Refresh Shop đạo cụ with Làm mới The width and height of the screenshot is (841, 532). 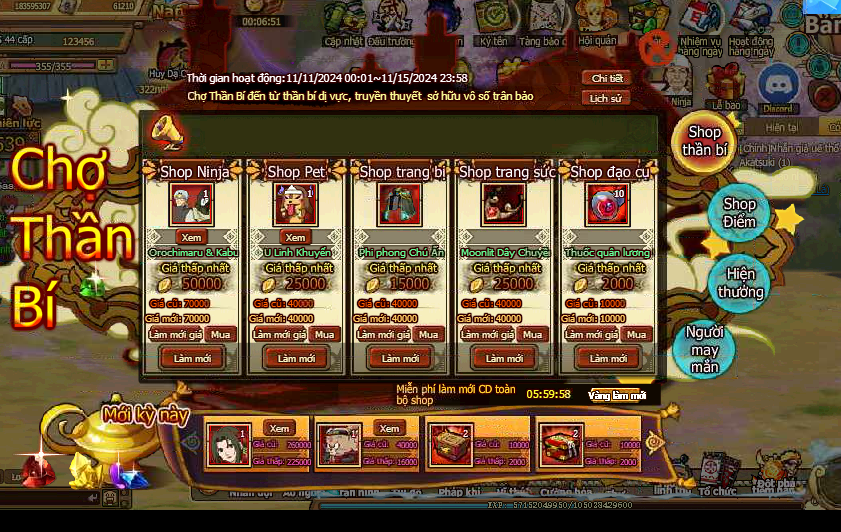tap(607, 358)
